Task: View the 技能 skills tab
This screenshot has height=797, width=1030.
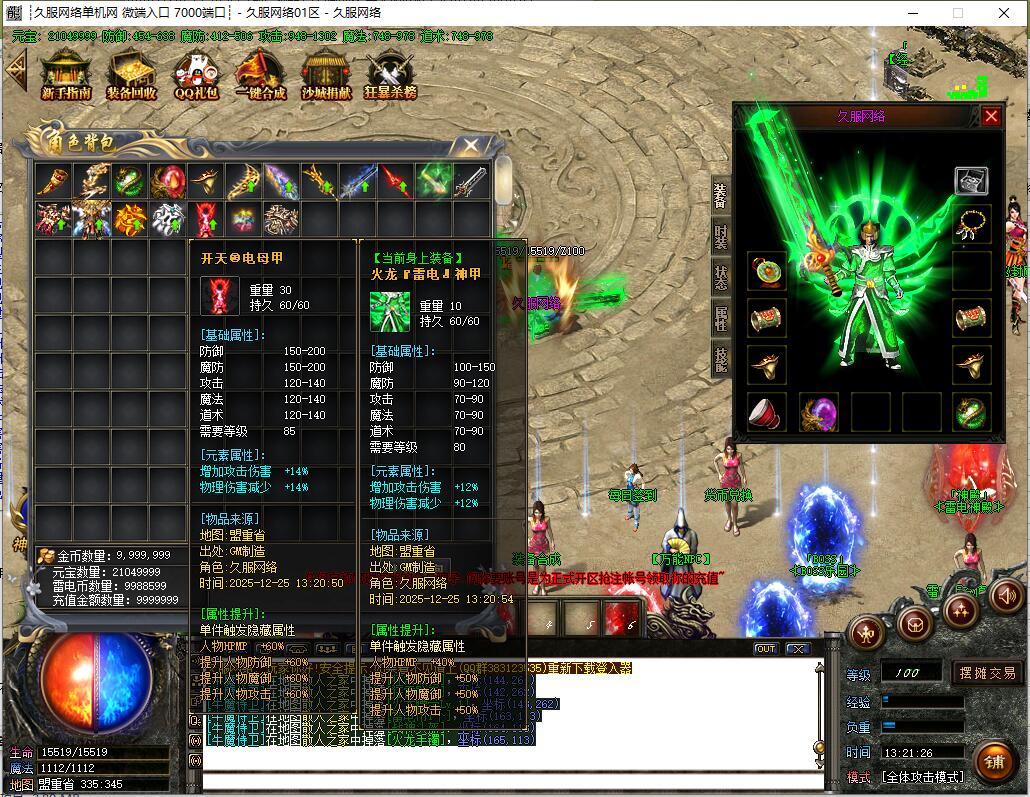Action: 720,359
